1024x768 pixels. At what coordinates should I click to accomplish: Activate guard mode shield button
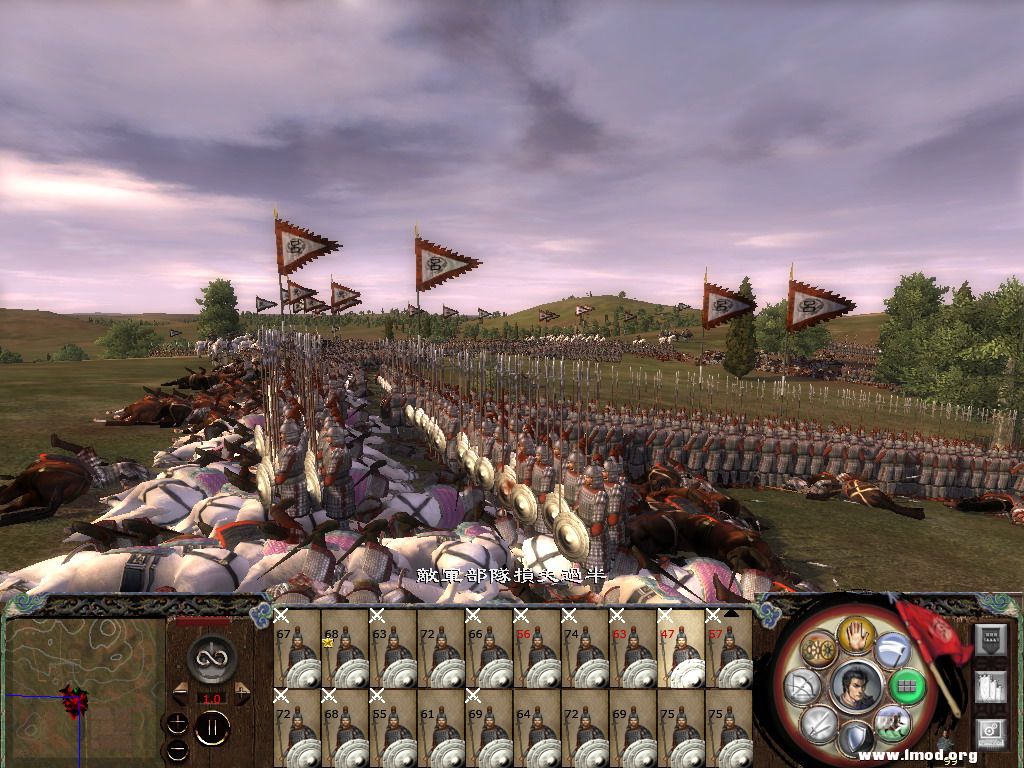[856, 738]
